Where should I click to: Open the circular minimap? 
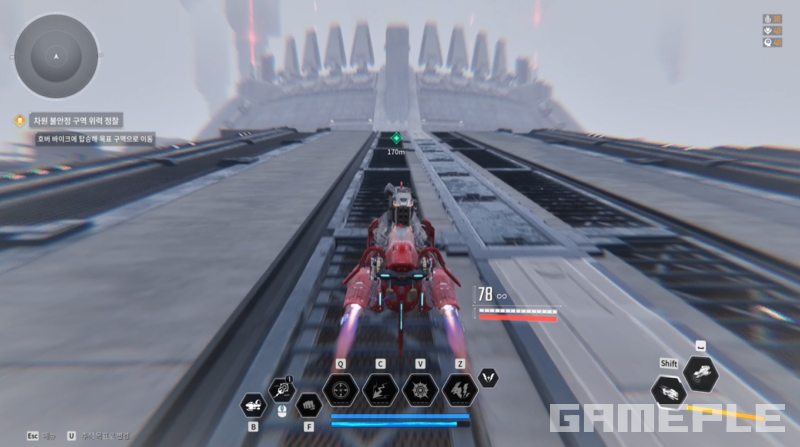[x=56, y=56]
